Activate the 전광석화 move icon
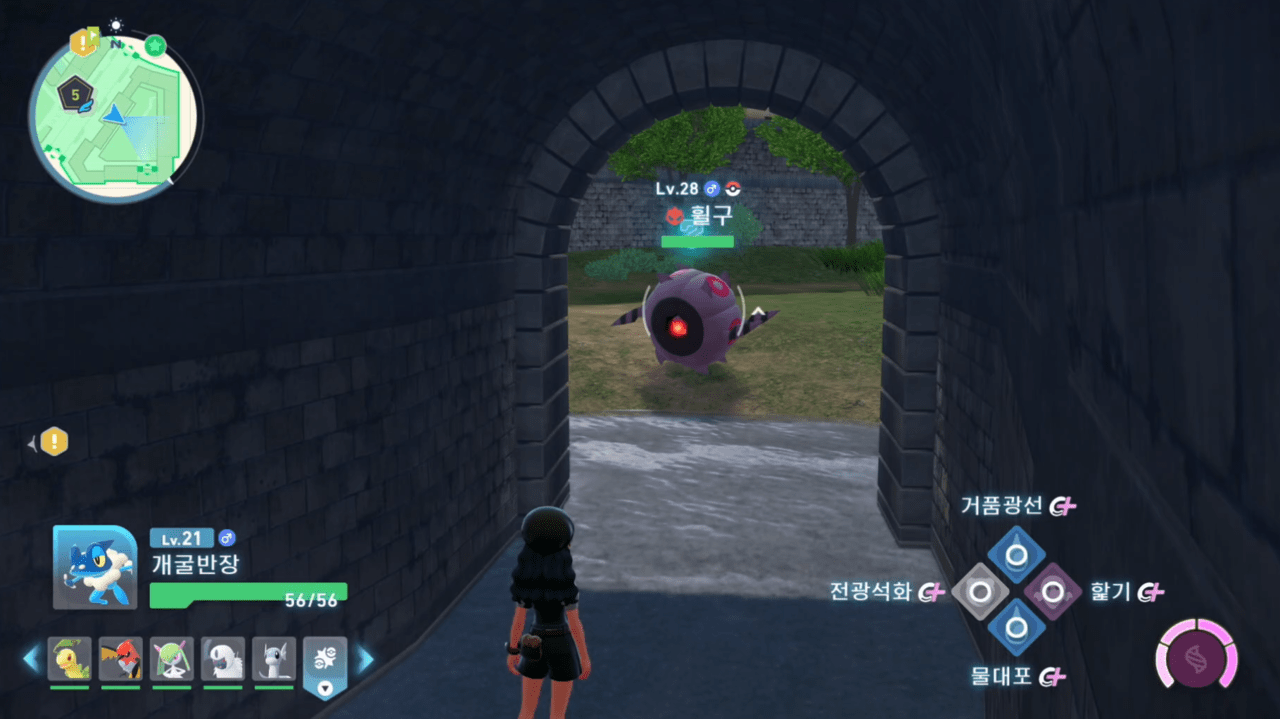The image size is (1280, 719). (980, 592)
